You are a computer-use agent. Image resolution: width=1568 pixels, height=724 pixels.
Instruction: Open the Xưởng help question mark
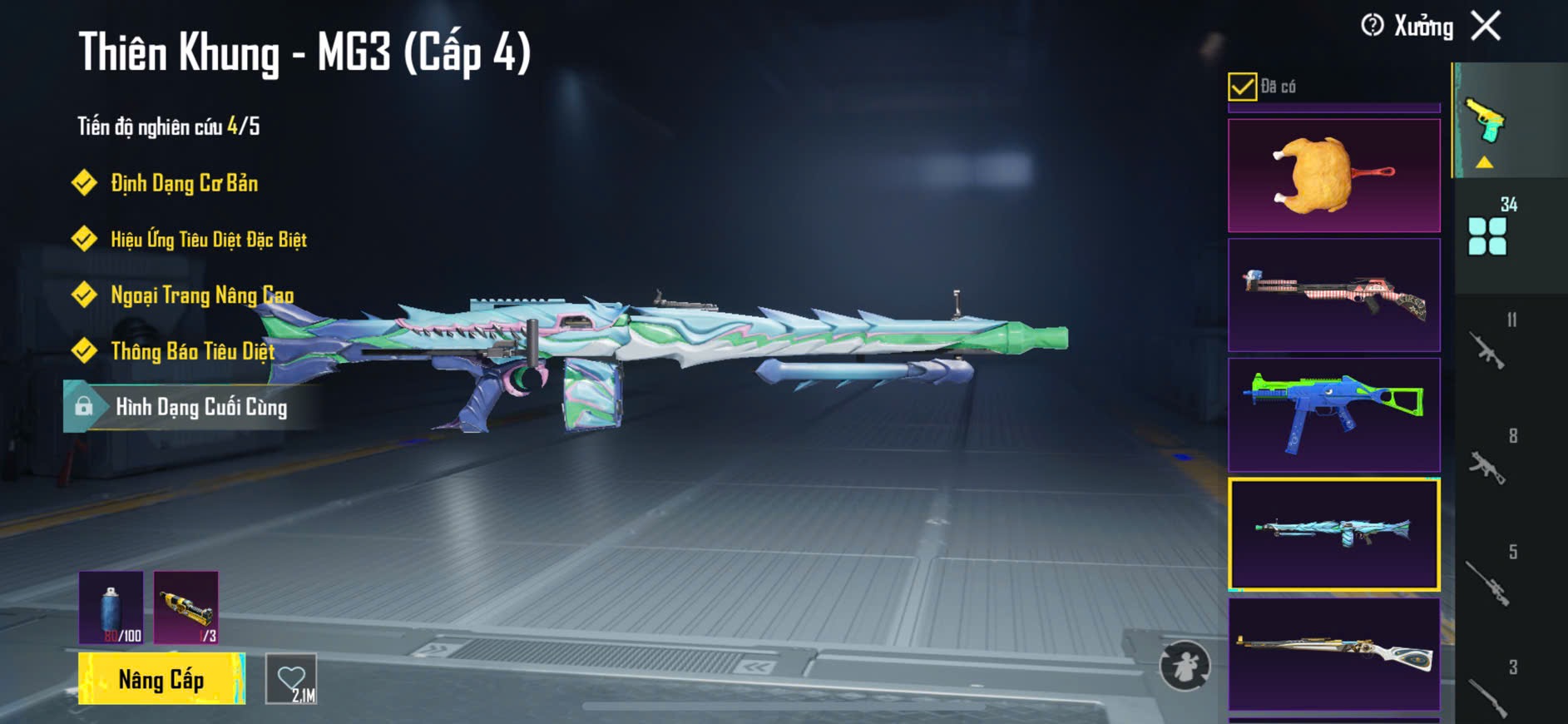(x=1372, y=26)
